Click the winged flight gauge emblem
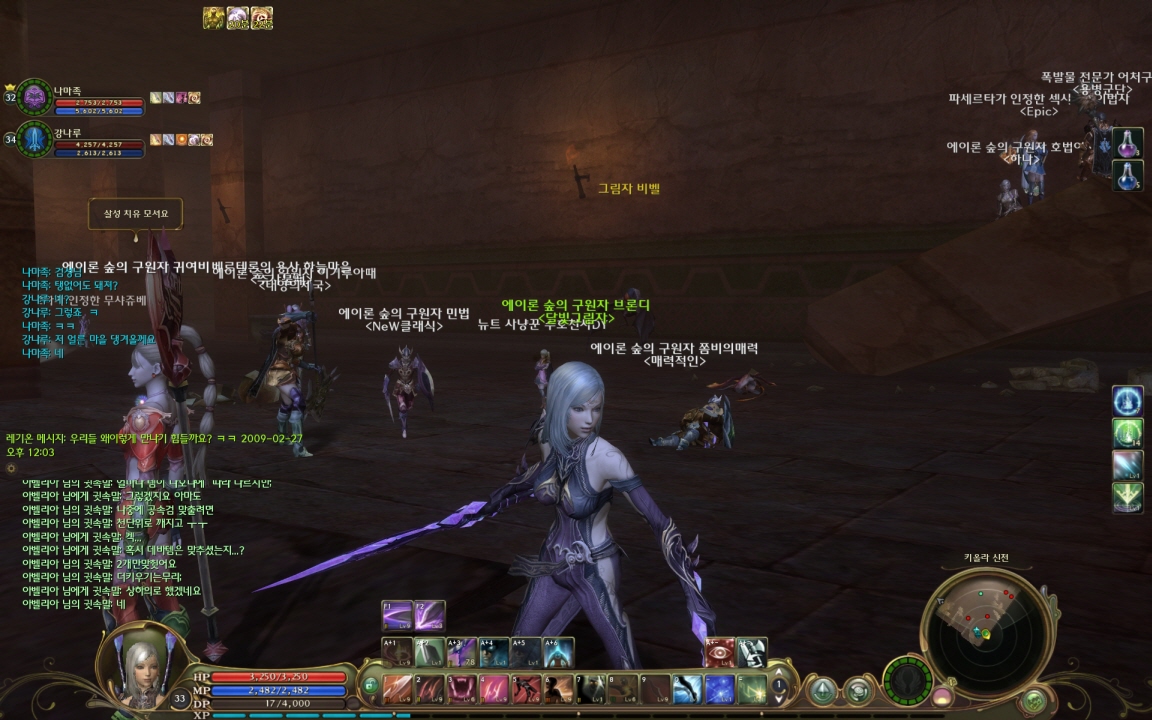This screenshot has height=720, width=1152. (x=908, y=680)
